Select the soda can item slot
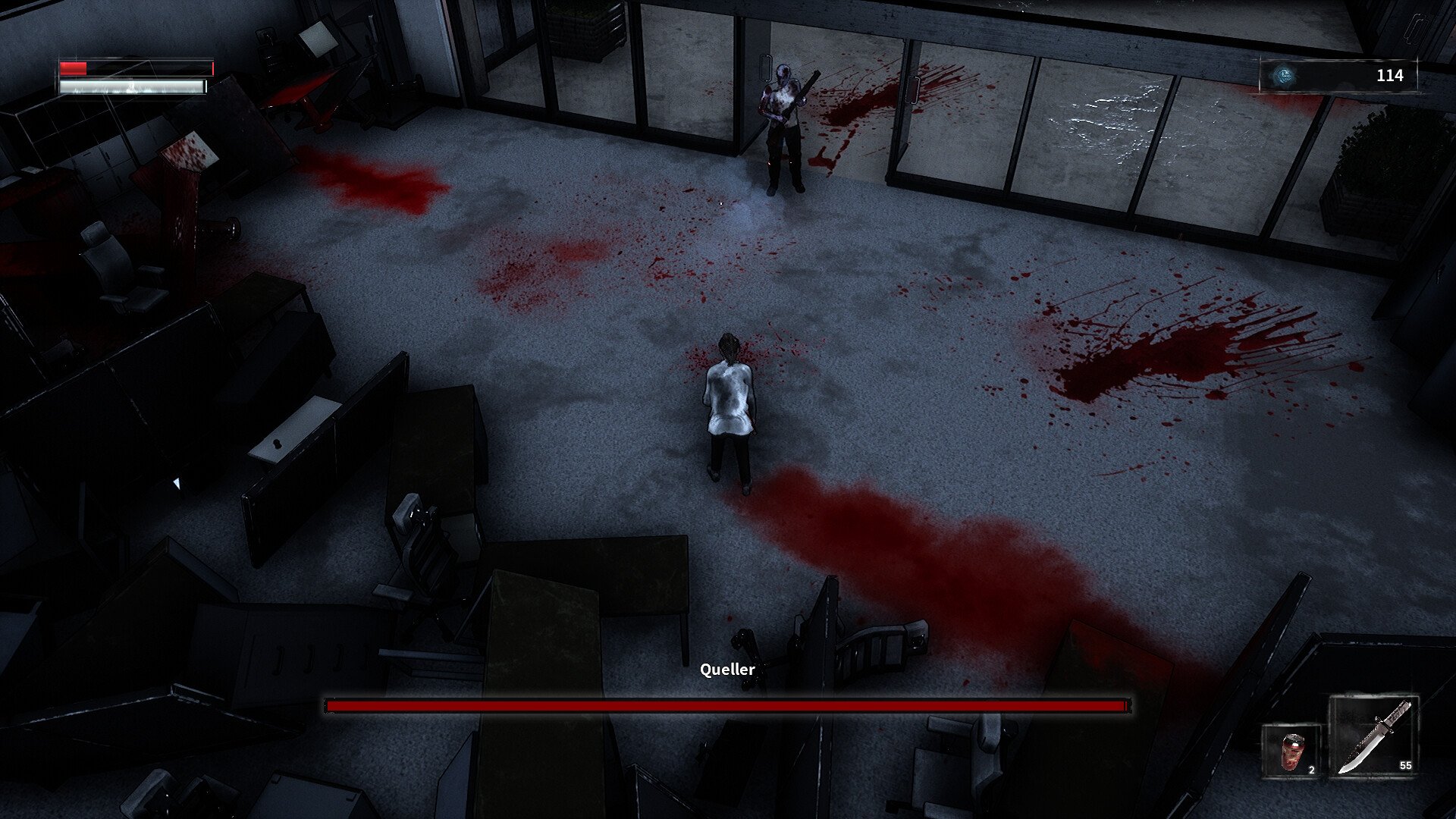Screen dimensions: 1456x819 pyautogui.click(x=1291, y=751)
